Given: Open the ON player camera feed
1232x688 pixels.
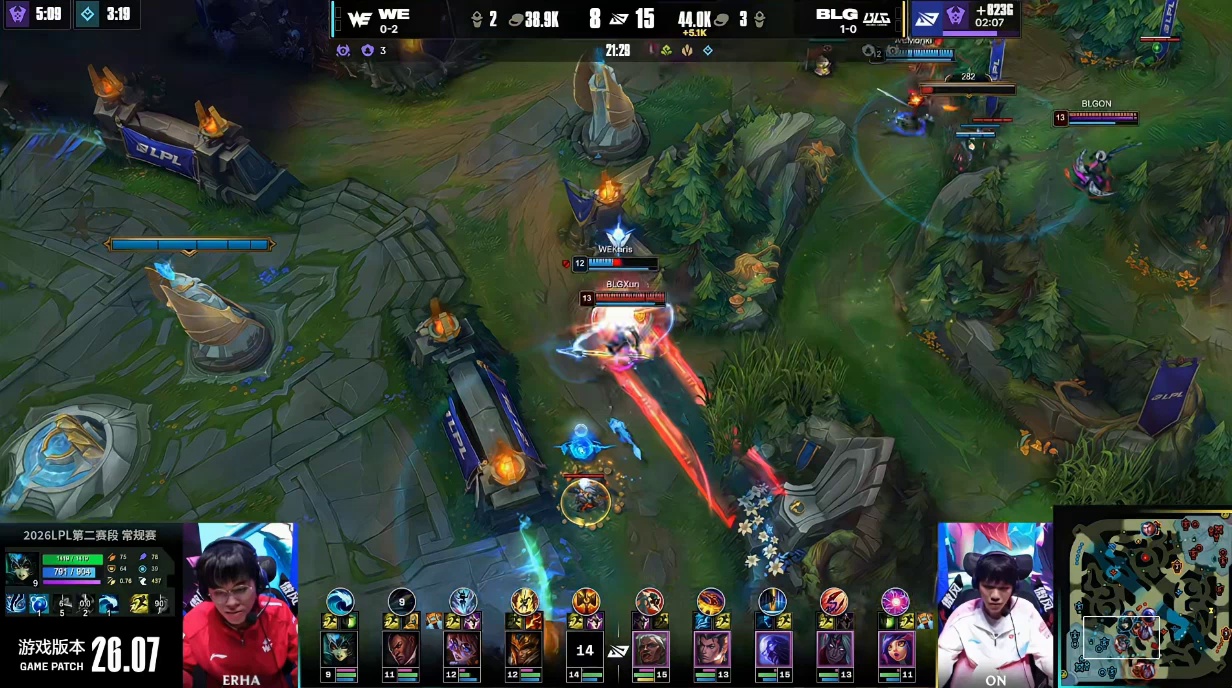Looking at the screenshot, I should [994, 604].
